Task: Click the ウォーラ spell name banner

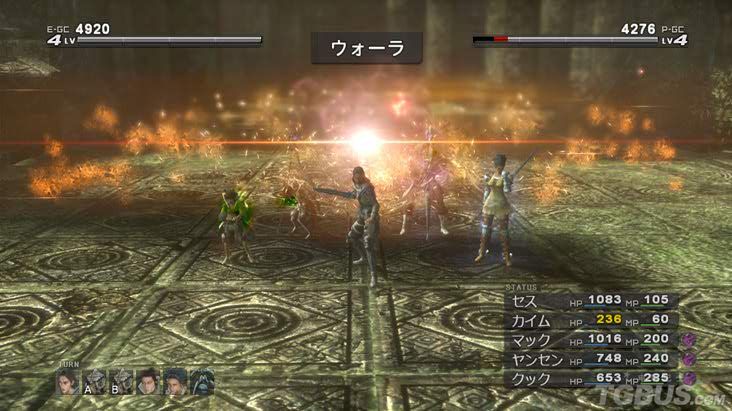Action: 366,48
